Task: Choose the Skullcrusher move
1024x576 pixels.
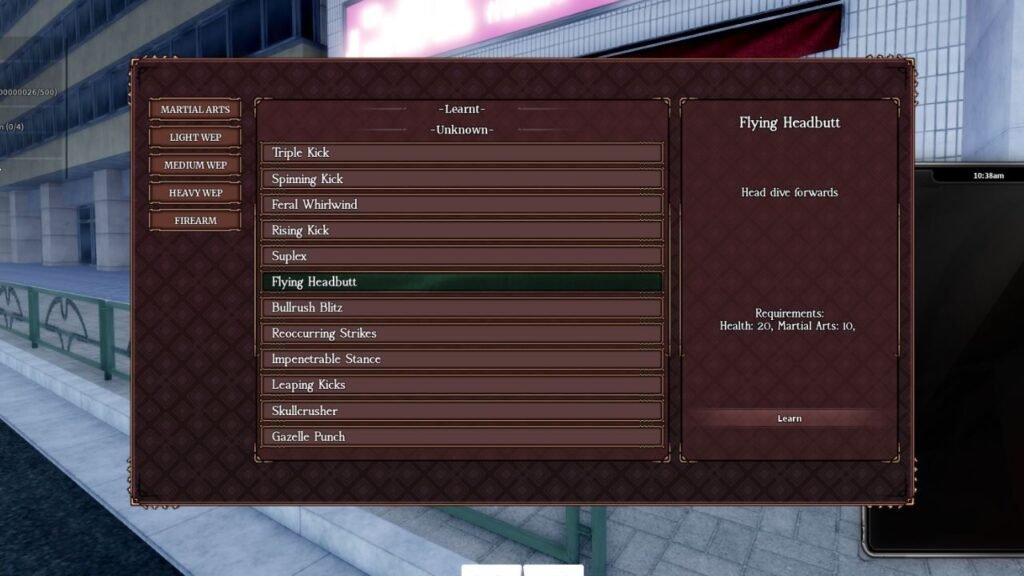Action: (x=461, y=411)
